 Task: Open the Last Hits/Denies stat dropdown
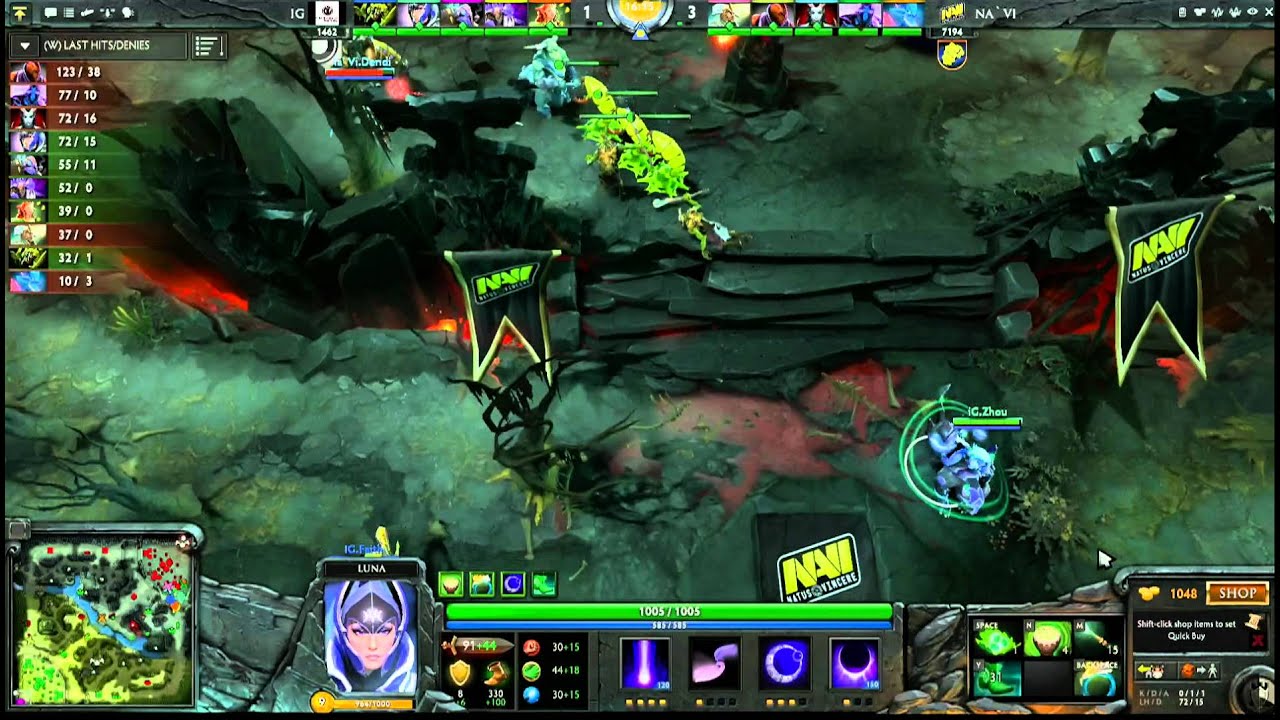point(25,46)
